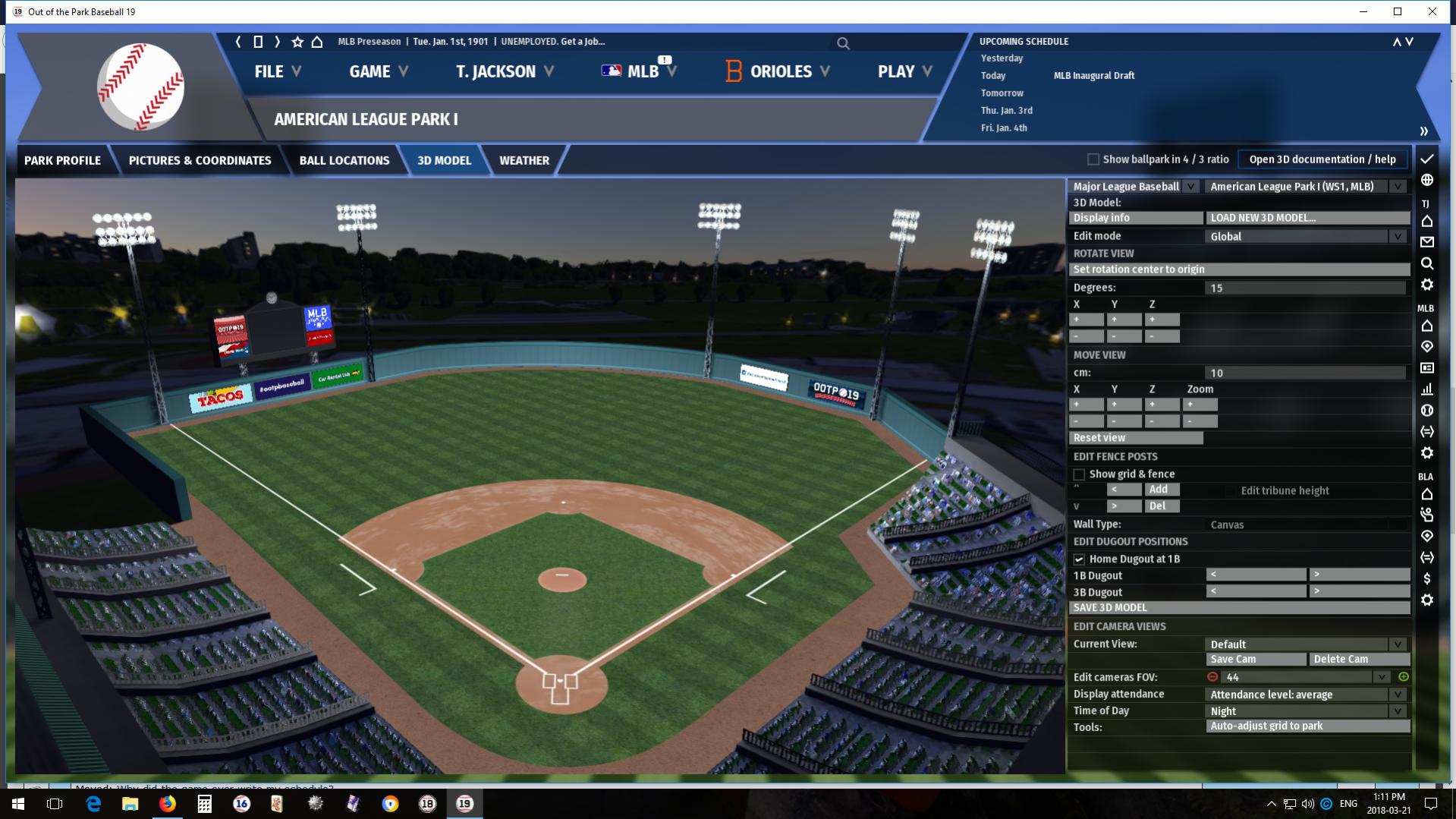The image size is (1456, 819).
Task: Reset the 3D view
Action: [x=1136, y=438]
